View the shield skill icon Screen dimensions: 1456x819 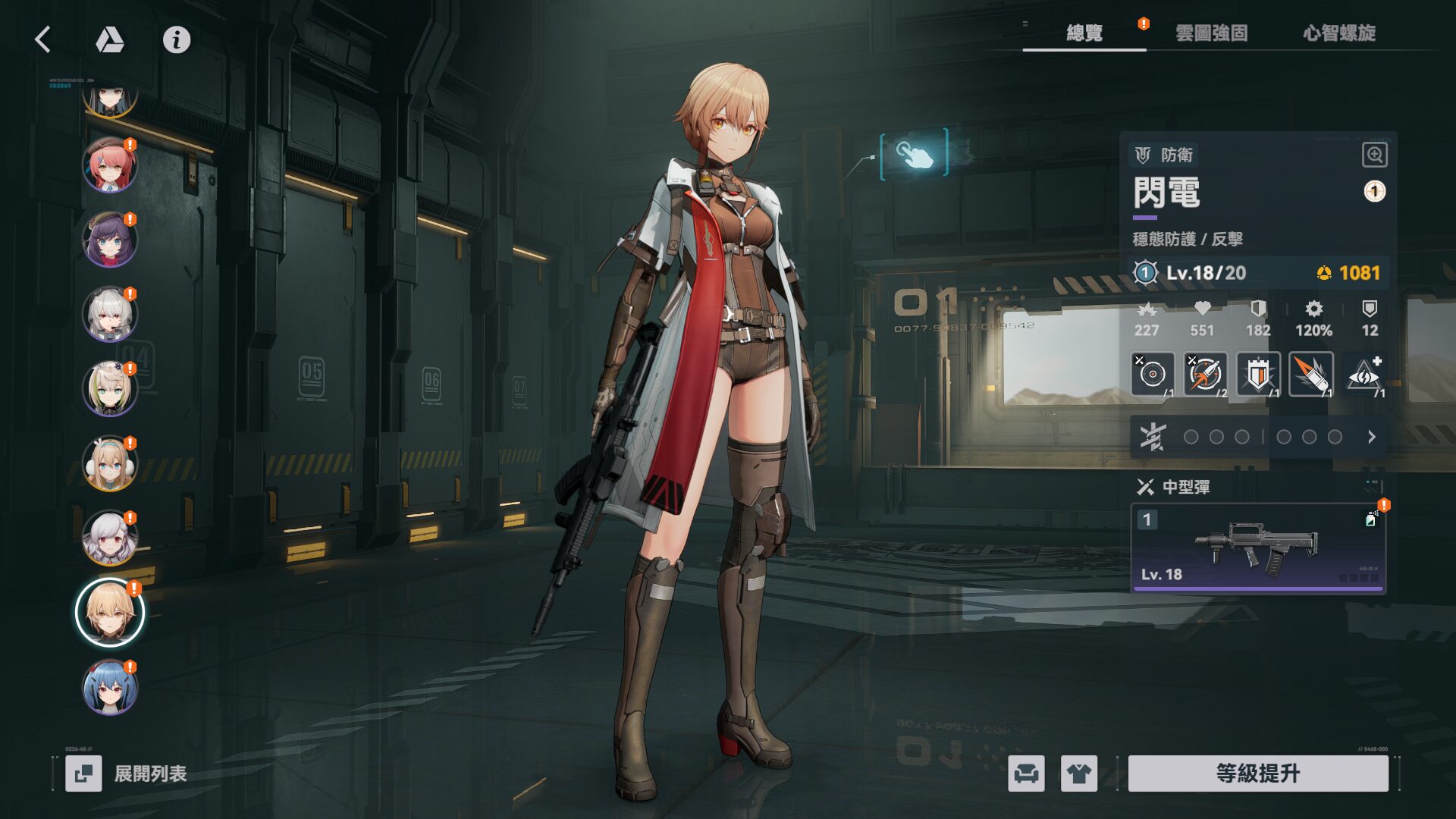[x=1258, y=375]
